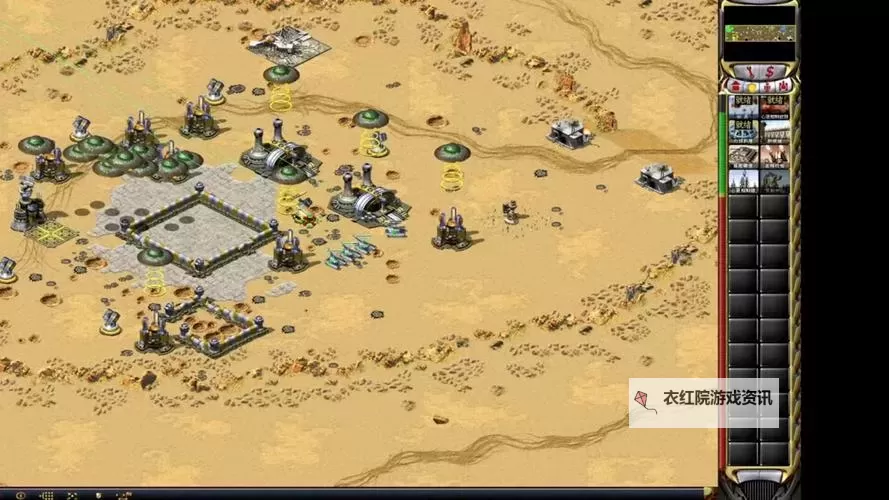The width and height of the screenshot is (889, 500).
Task: Click the radar minimap display
Action: point(759,33)
